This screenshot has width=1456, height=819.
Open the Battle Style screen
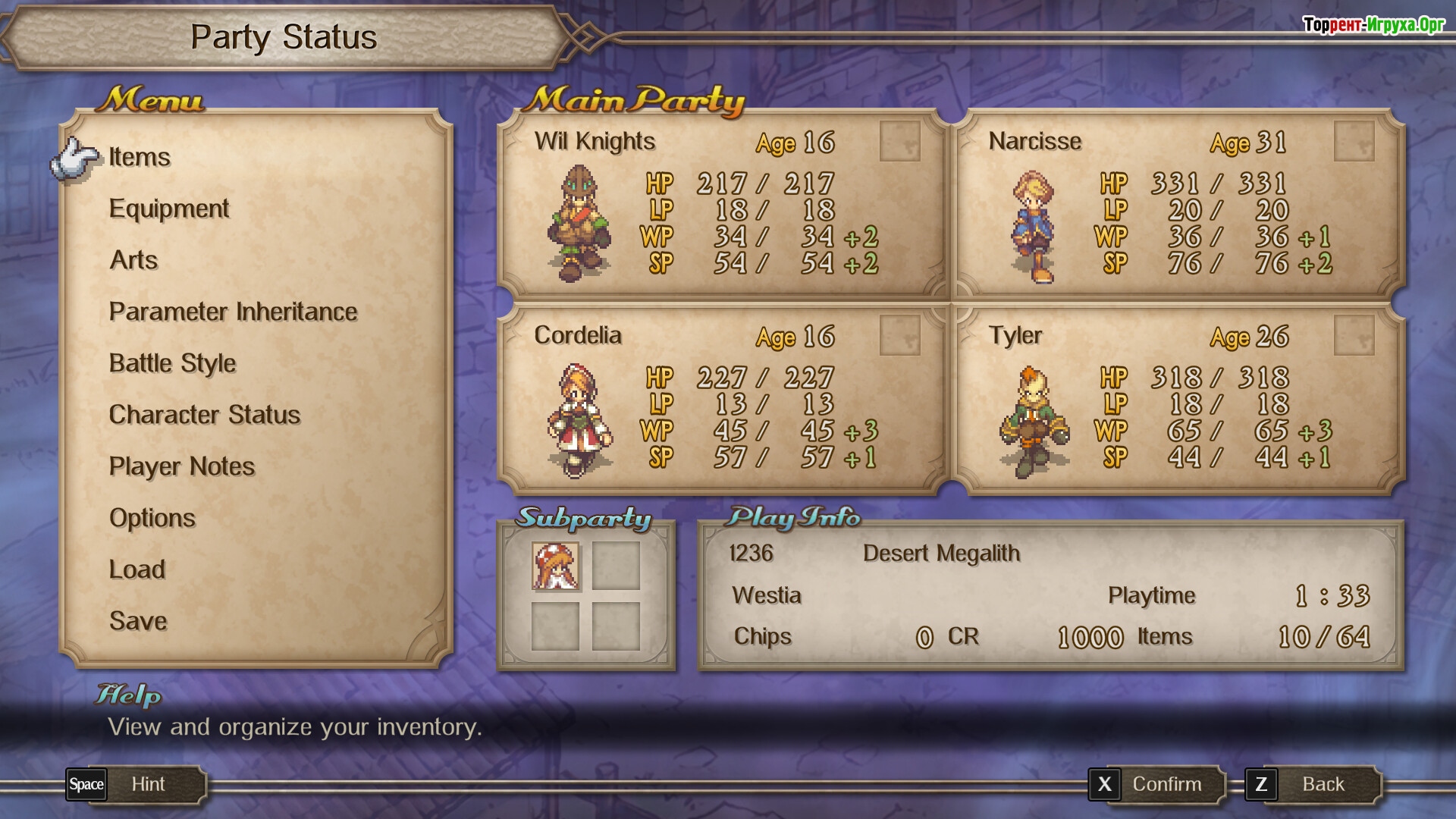point(172,363)
